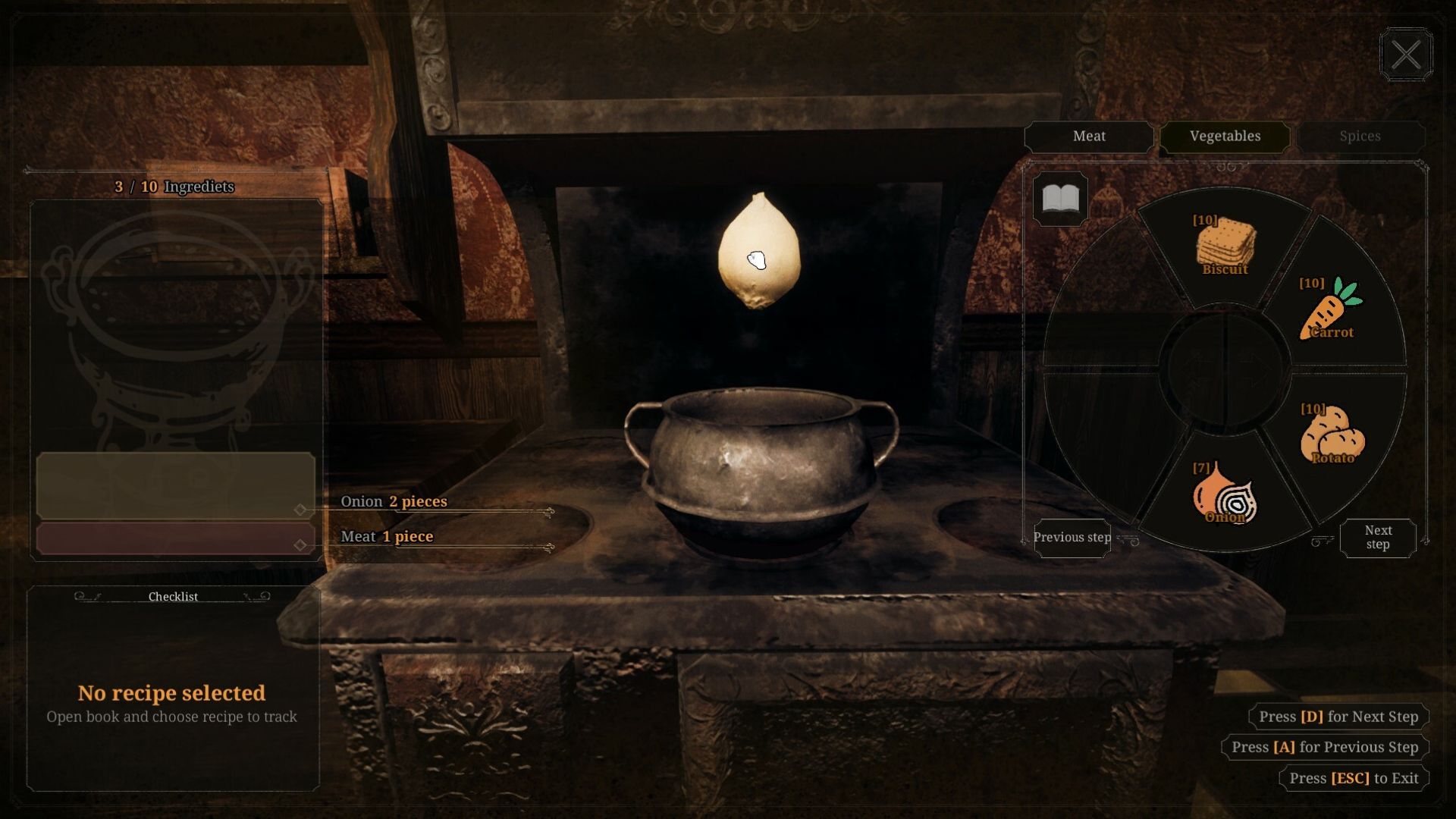Click the Press [D] for Next Step hint

point(1338,717)
